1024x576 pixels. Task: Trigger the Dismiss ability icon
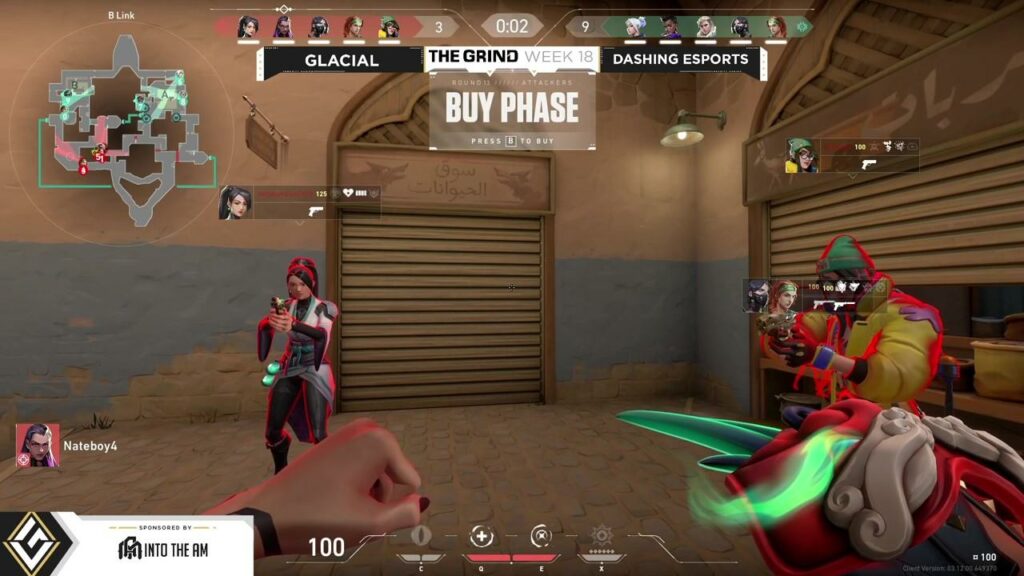pos(541,537)
